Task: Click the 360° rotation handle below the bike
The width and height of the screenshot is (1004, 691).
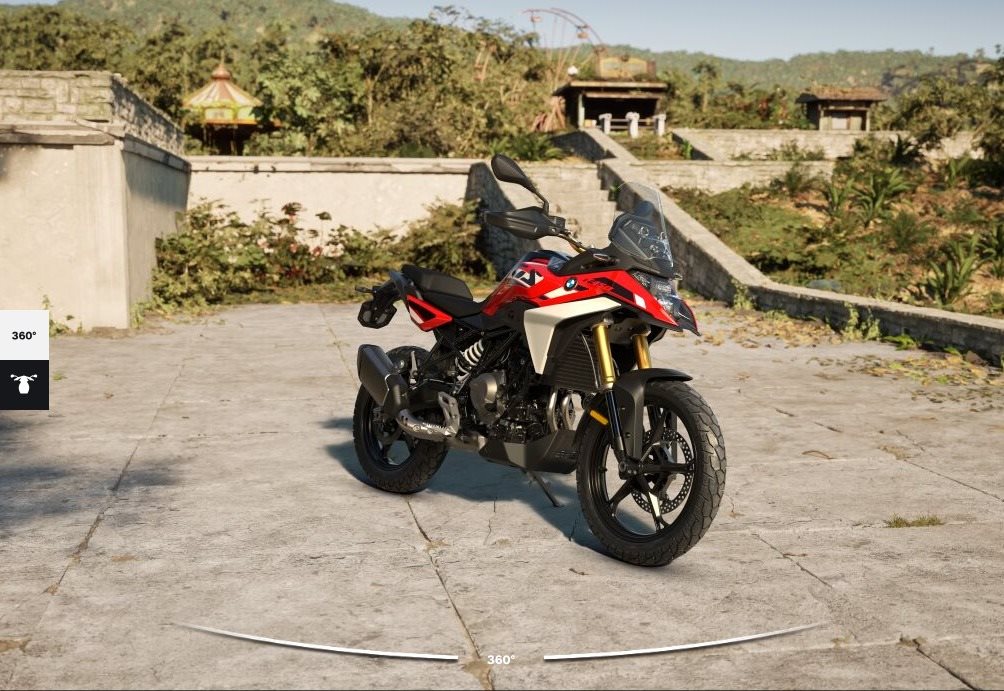Action: [x=501, y=659]
